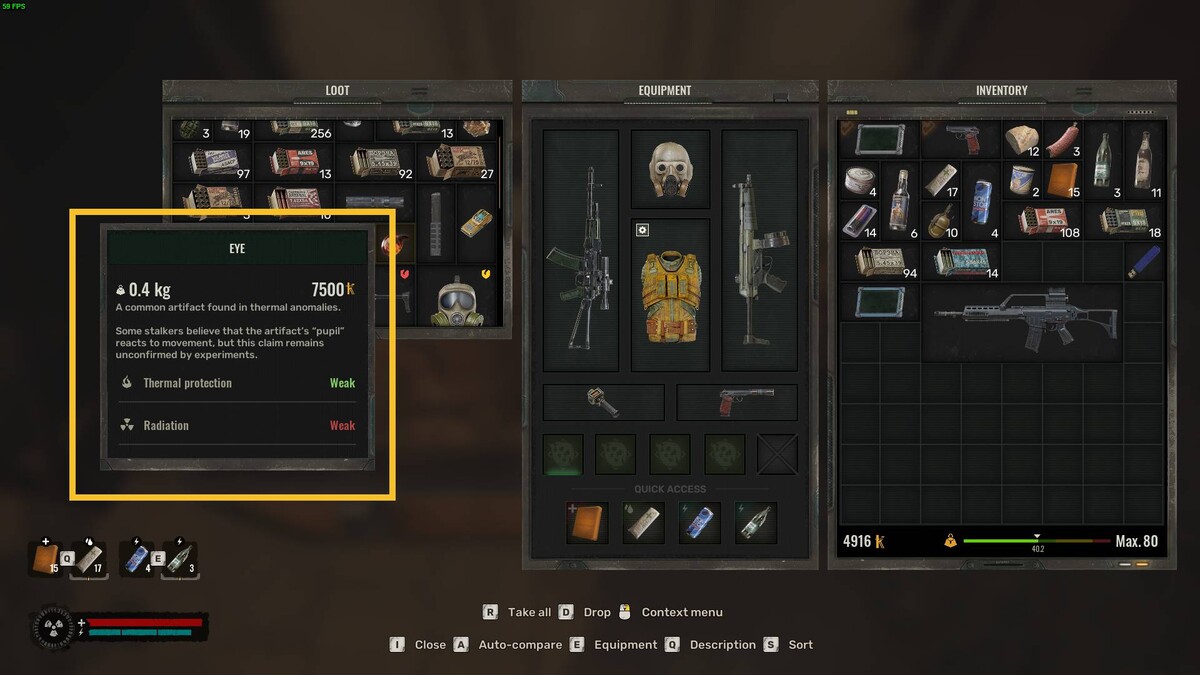This screenshot has width=1200, height=675.
Task: Select the sausage food item
Action: point(1063,140)
